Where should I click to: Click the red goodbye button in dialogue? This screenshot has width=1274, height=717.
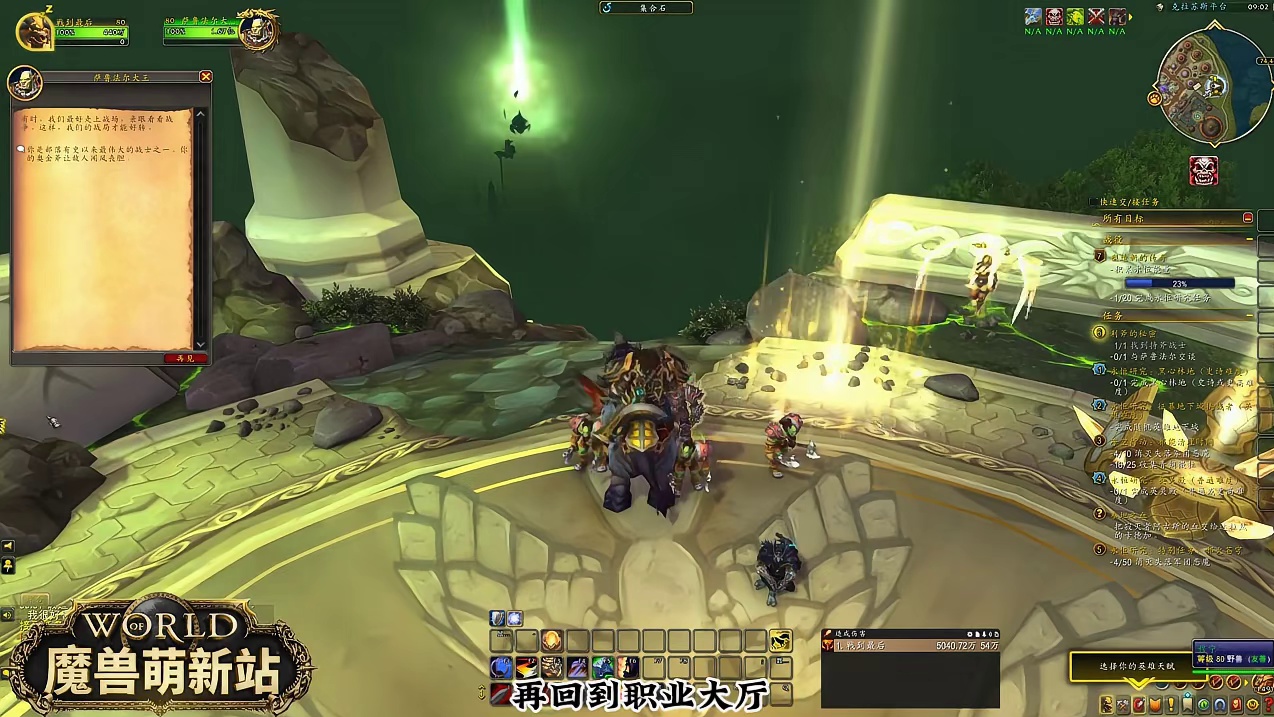click(185, 357)
